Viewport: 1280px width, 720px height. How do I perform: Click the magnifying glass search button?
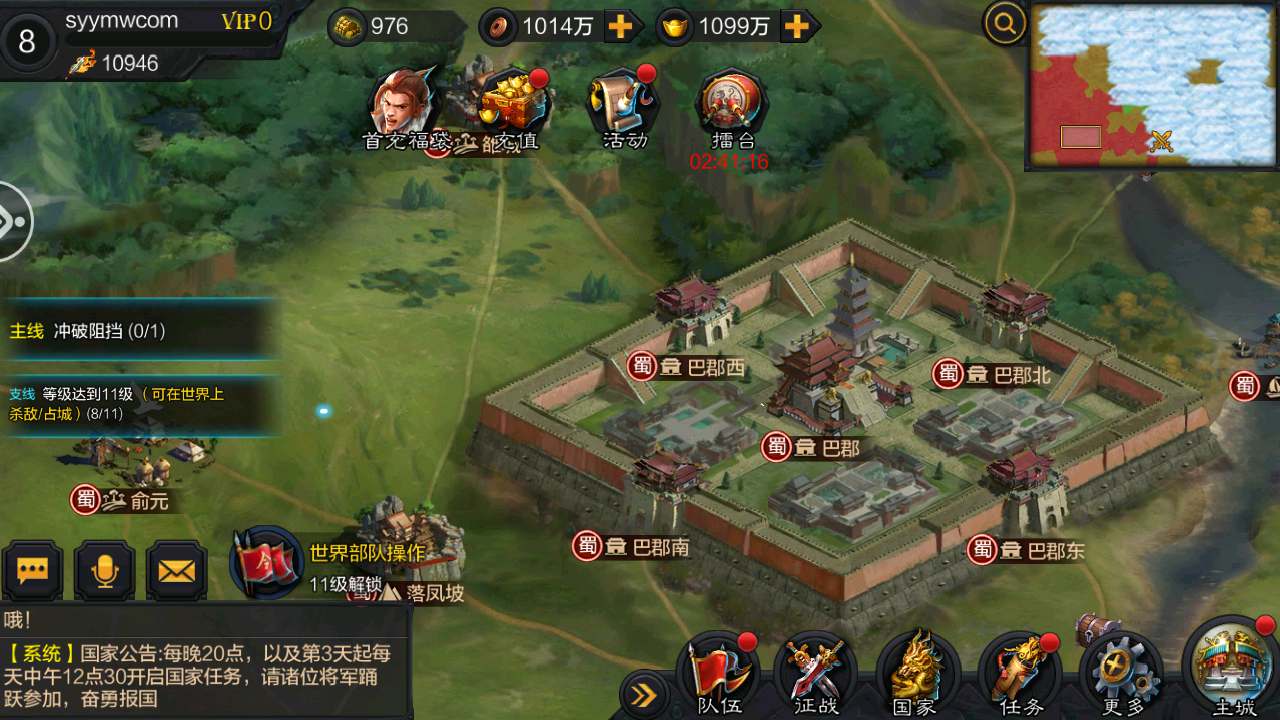[x=1004, y=23]
